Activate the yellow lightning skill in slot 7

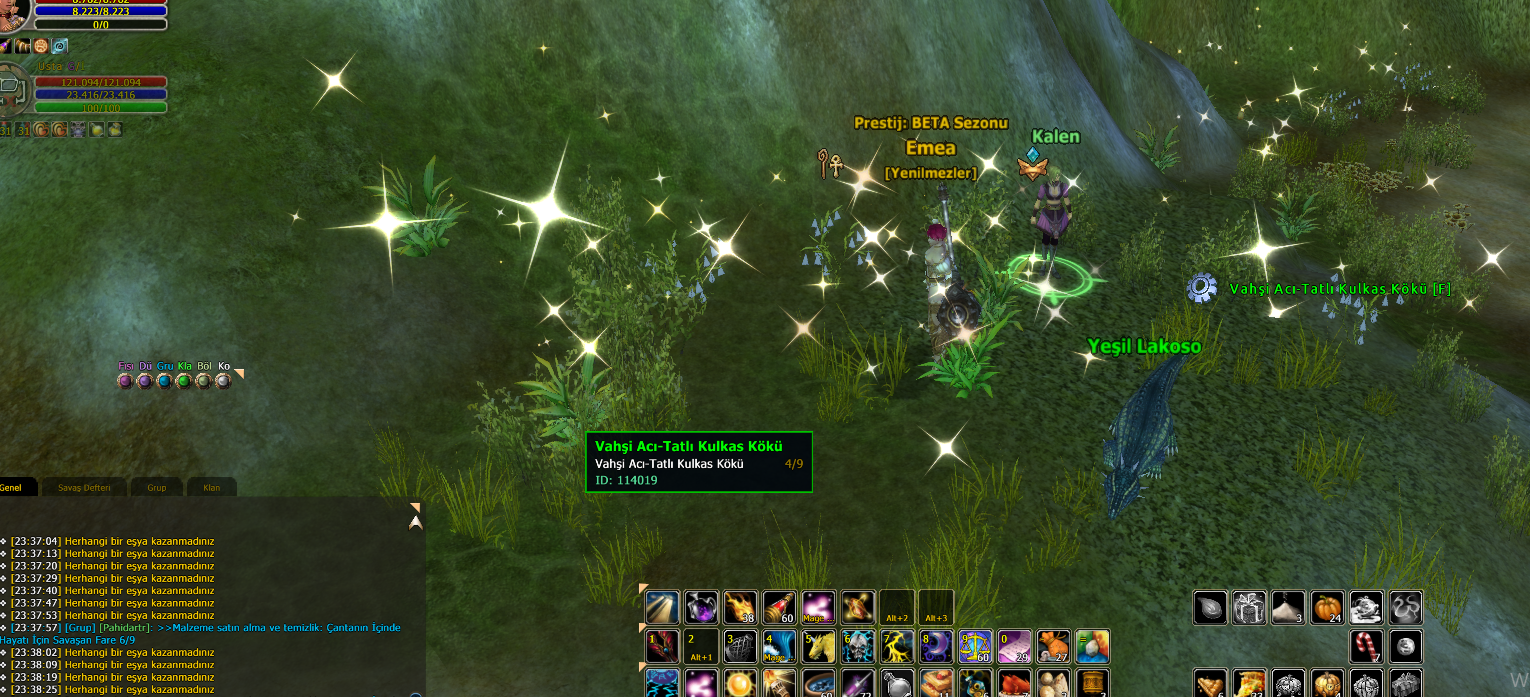point(897,646)
